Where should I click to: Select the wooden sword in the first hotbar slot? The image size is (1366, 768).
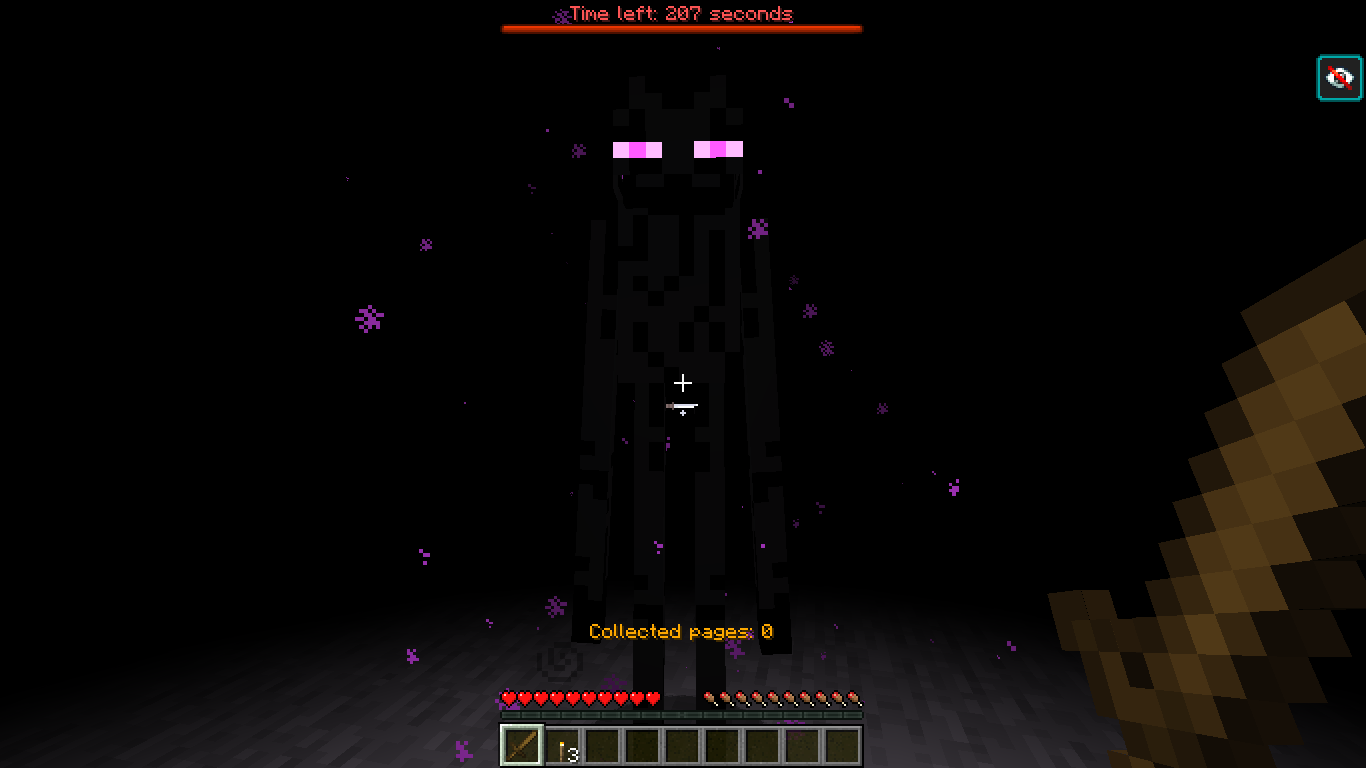click(x=521, y=744)
